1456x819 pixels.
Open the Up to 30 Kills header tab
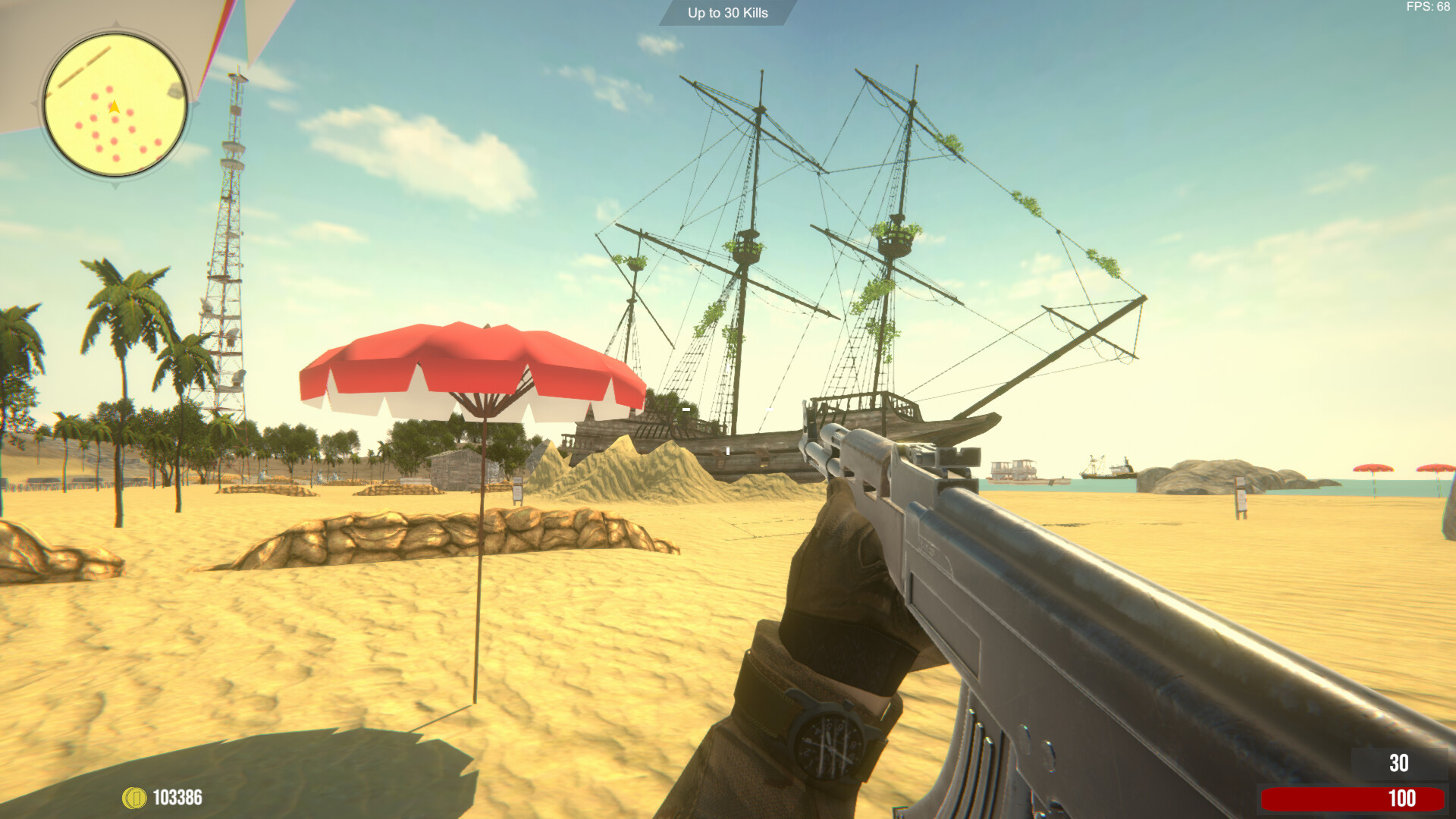[727, 13]
